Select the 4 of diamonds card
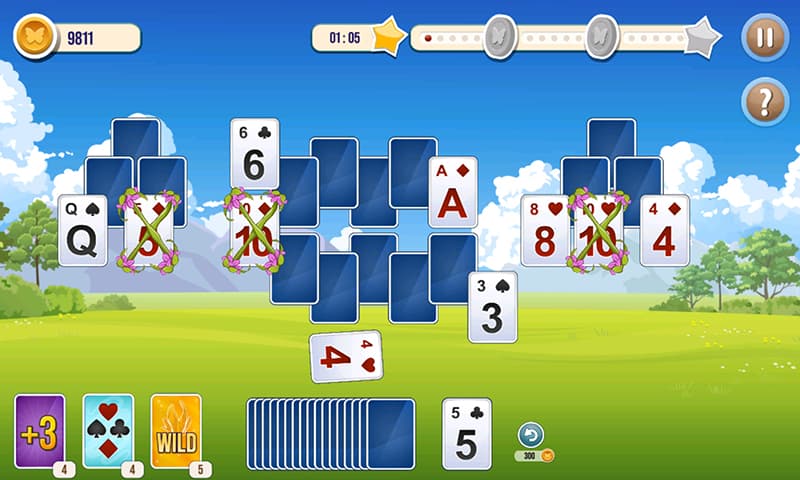Viewport: 800px width, 480px height. tap(665, 230)
